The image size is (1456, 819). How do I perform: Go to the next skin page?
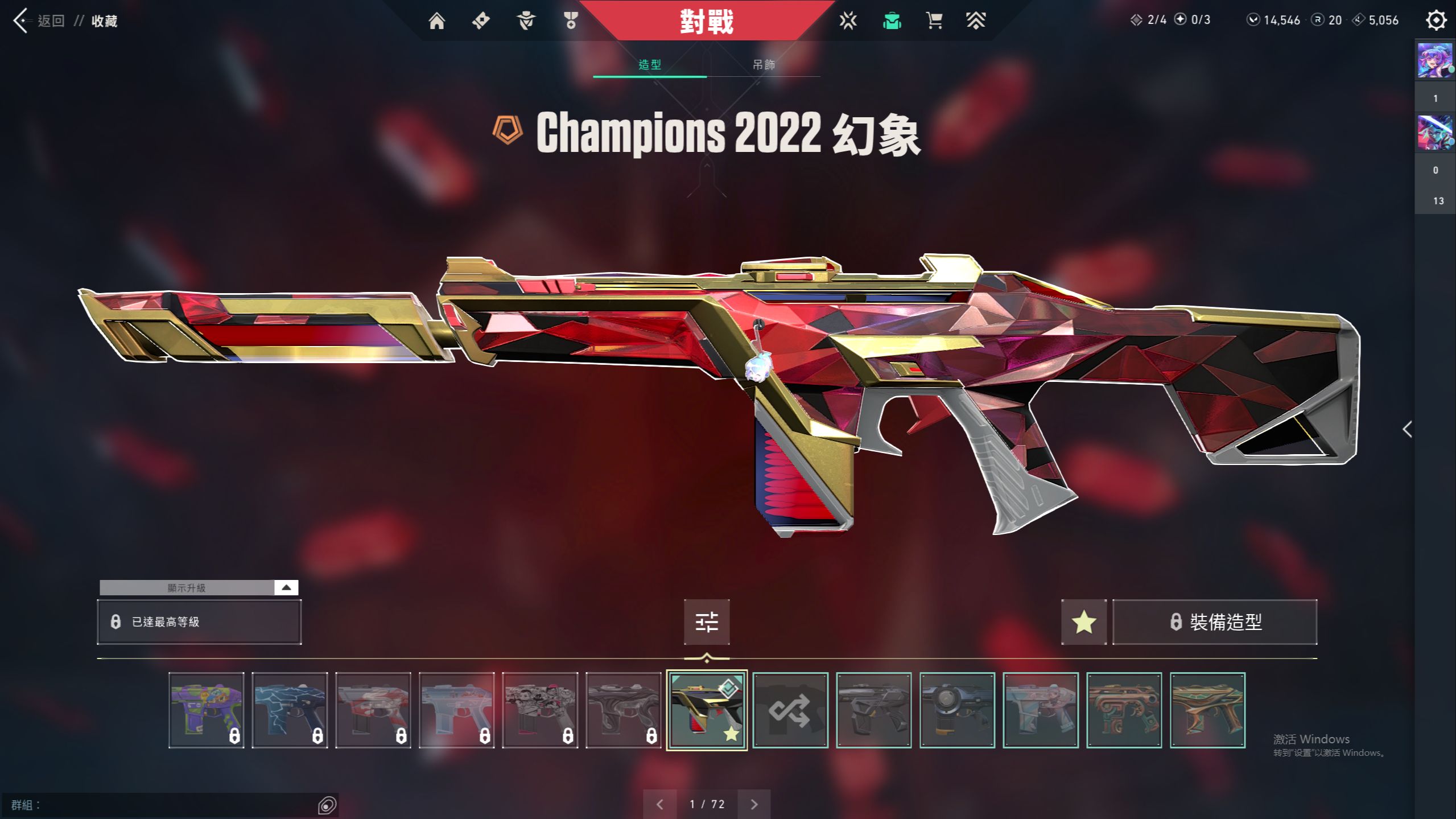pos(754,804)
